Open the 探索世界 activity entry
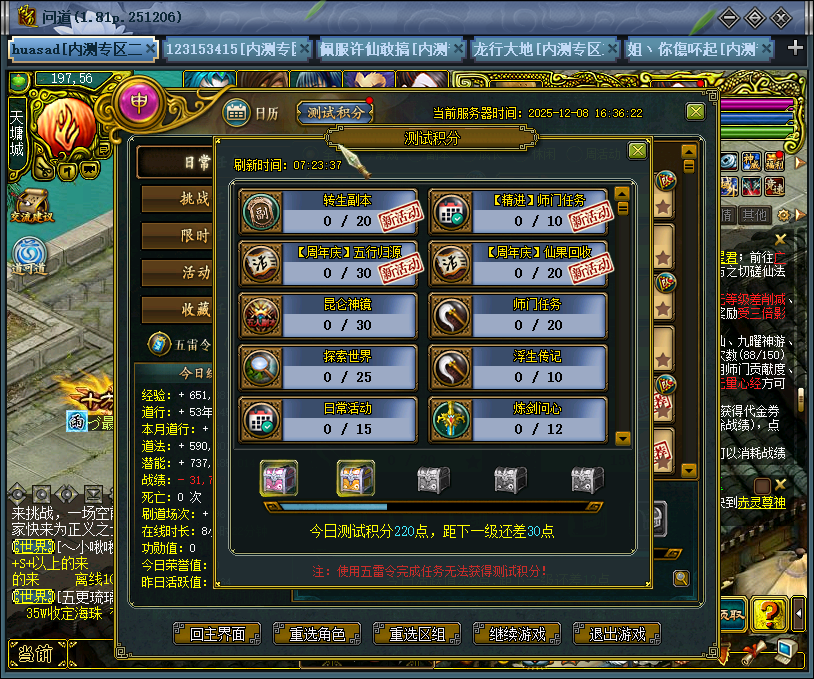 [328, 367]
